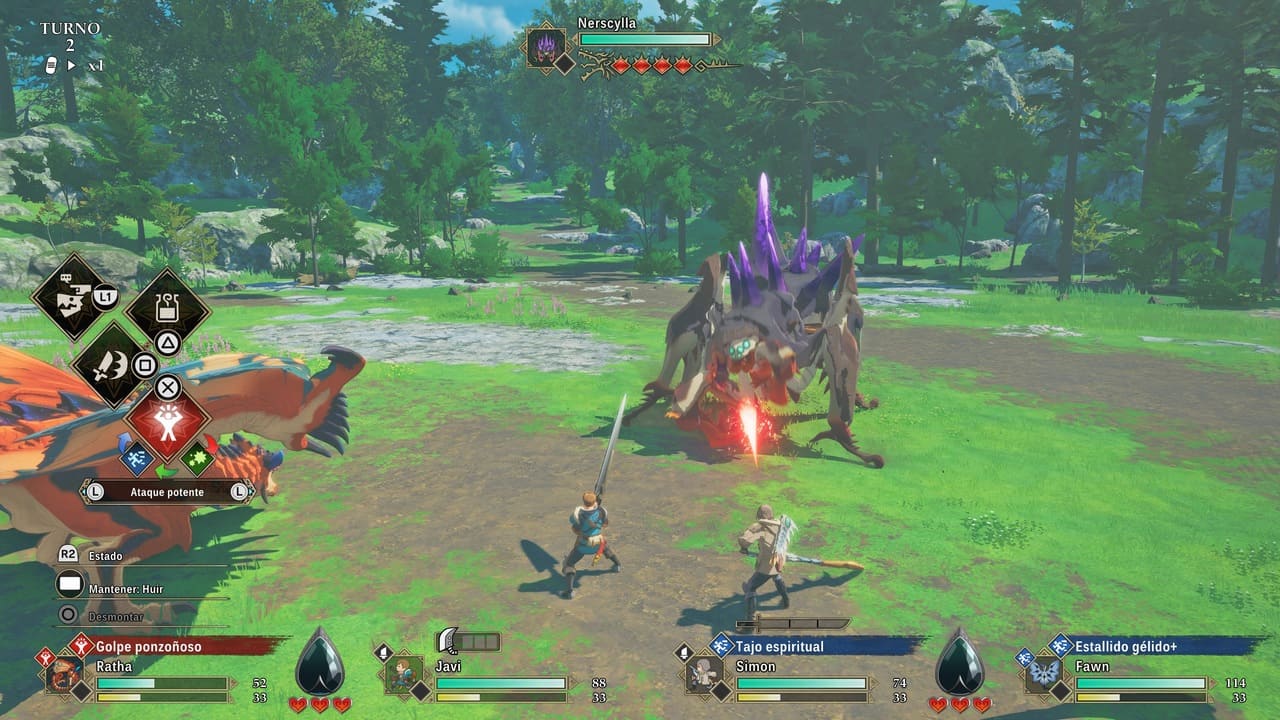
Task: Click the battle speed x1 control
Action: tap(84, 65)
